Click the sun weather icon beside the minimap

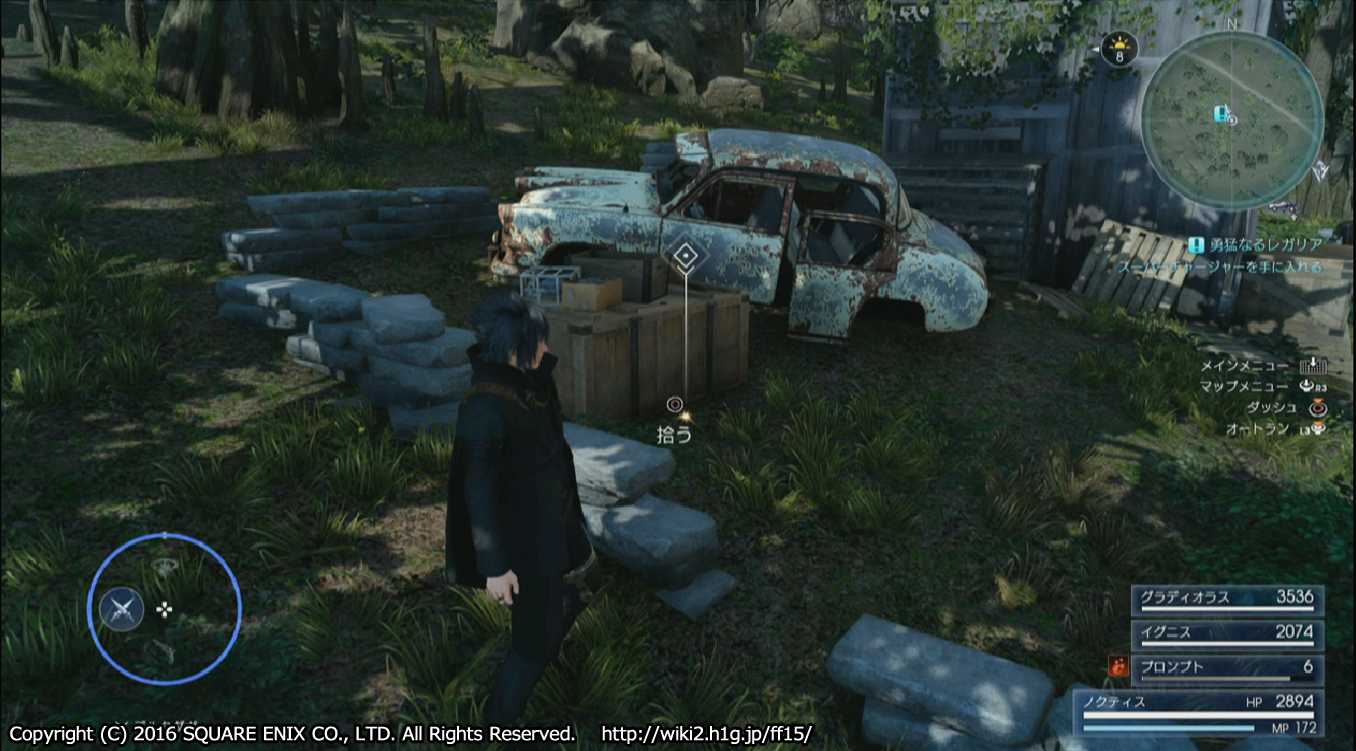pos(1119,45)
